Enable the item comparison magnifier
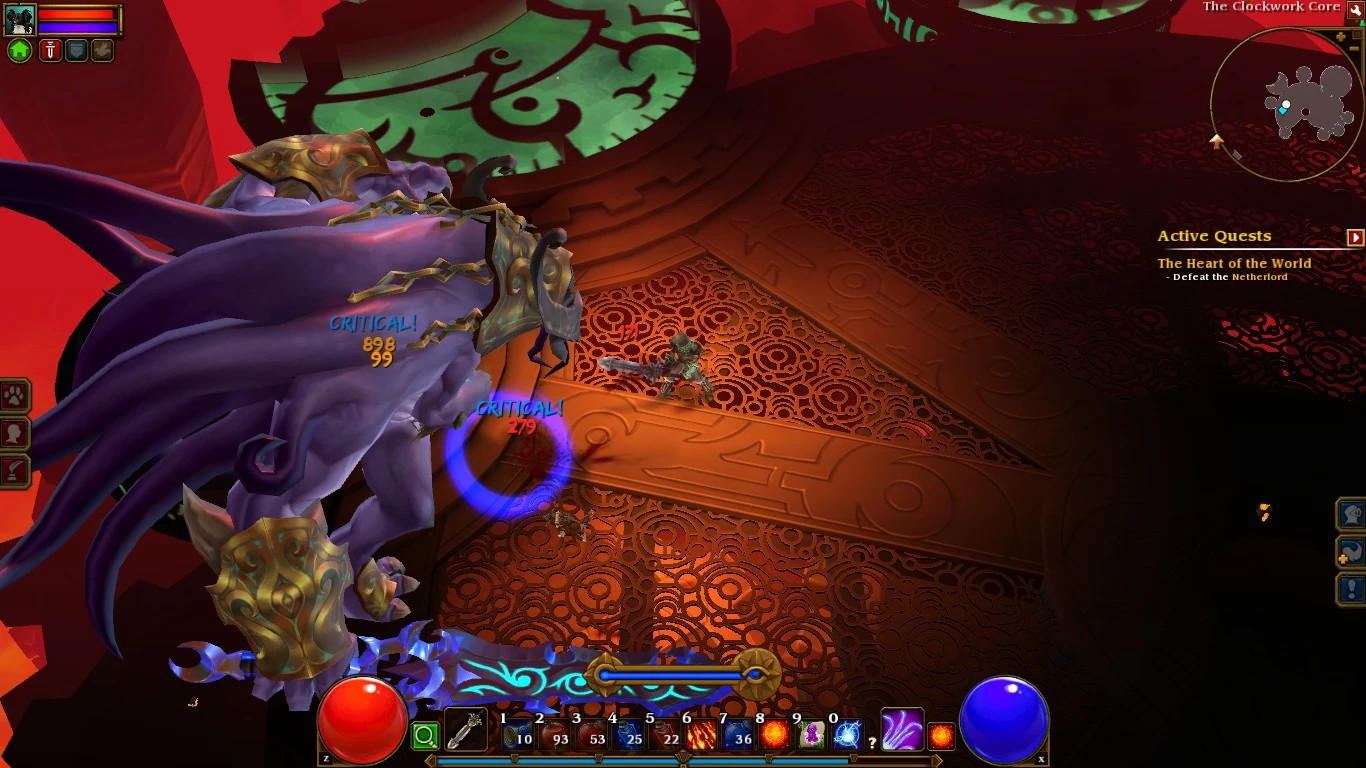Image resolution: width=1366 pixels, height=768 pixels. (x=424, y=735)
